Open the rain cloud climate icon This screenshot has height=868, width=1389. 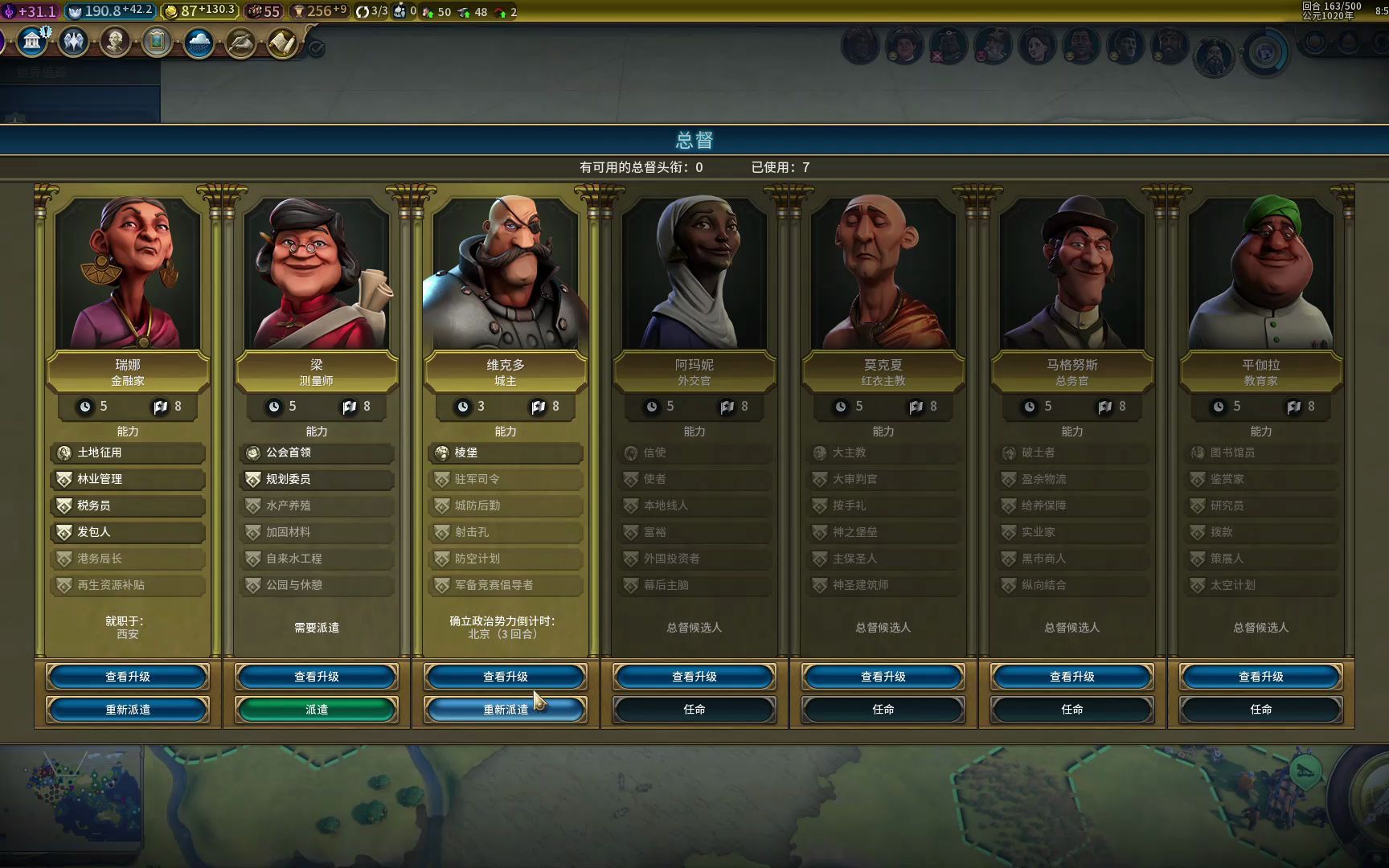(x=199, y=42)
